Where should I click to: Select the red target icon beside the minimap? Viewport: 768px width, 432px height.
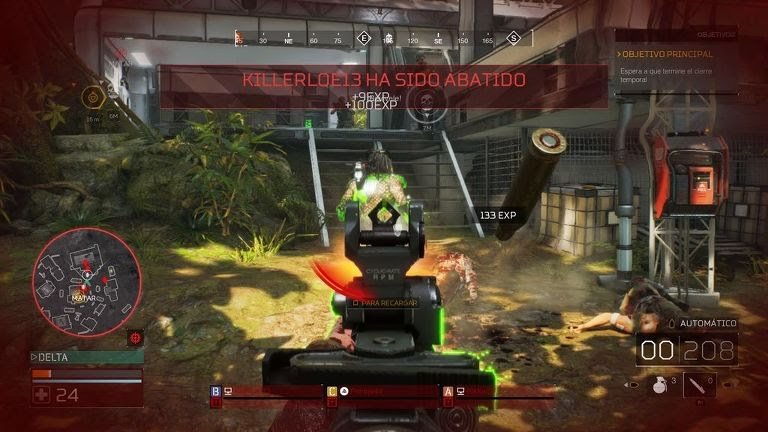[x=136, y=337]
